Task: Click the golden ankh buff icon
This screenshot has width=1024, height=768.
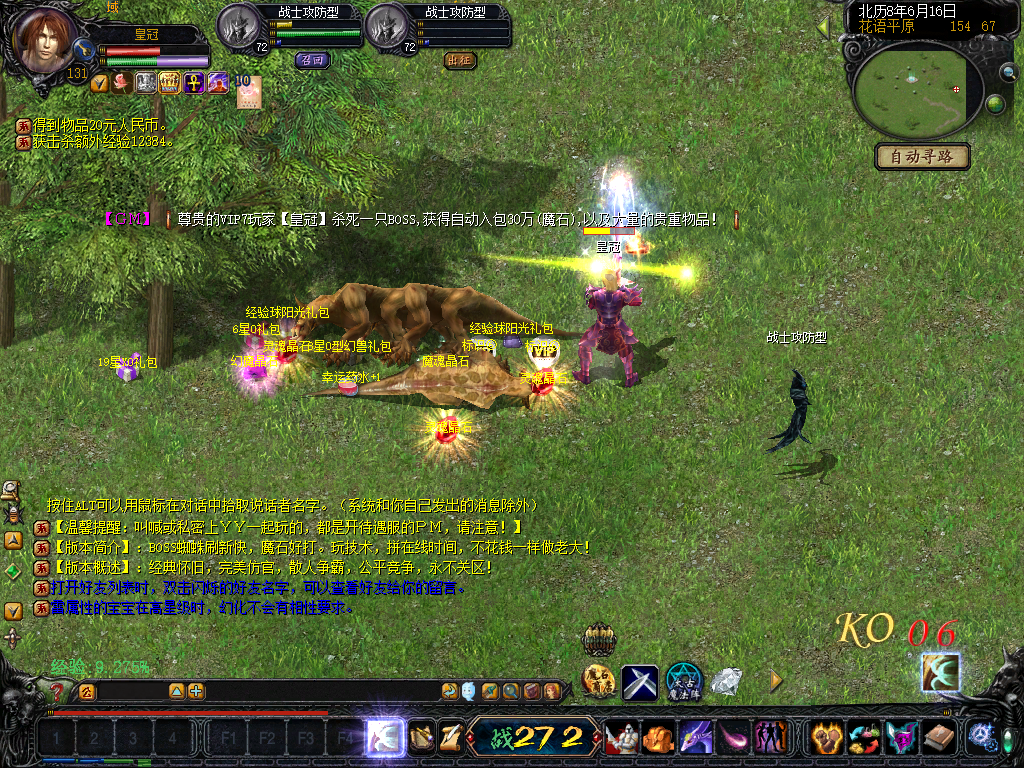Action: [x=195, y=83]
